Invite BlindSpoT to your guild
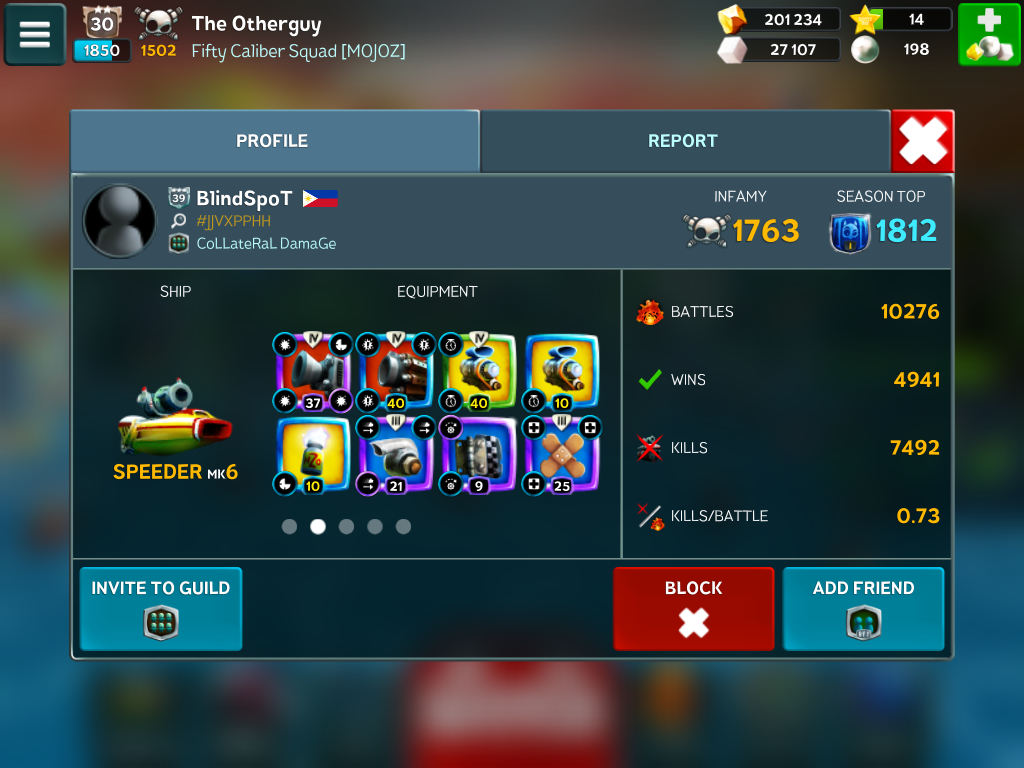The width and height of the screenshot is (1024, 768). pyautogui.click(x=161, y=609)
